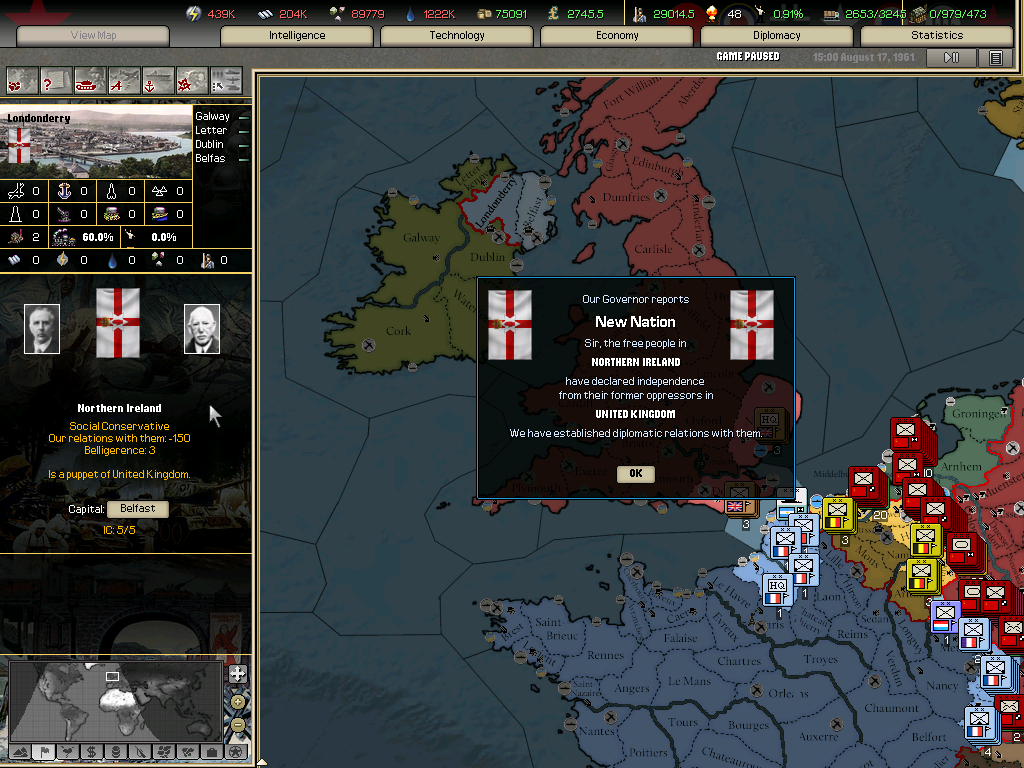Image resolution: width=1024 pixels, height=768 pixels.
Task: Select Galway in the adjacent province list
Action: tap(212, 116)
